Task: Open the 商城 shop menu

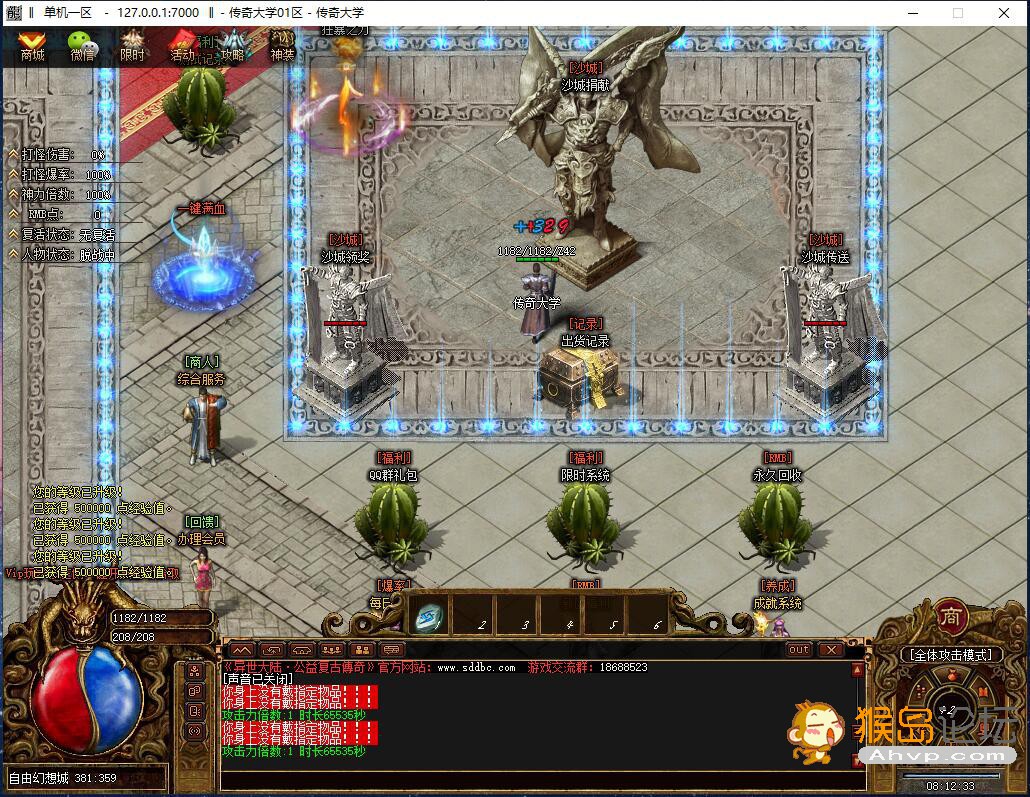Action: tap(33, 47)
